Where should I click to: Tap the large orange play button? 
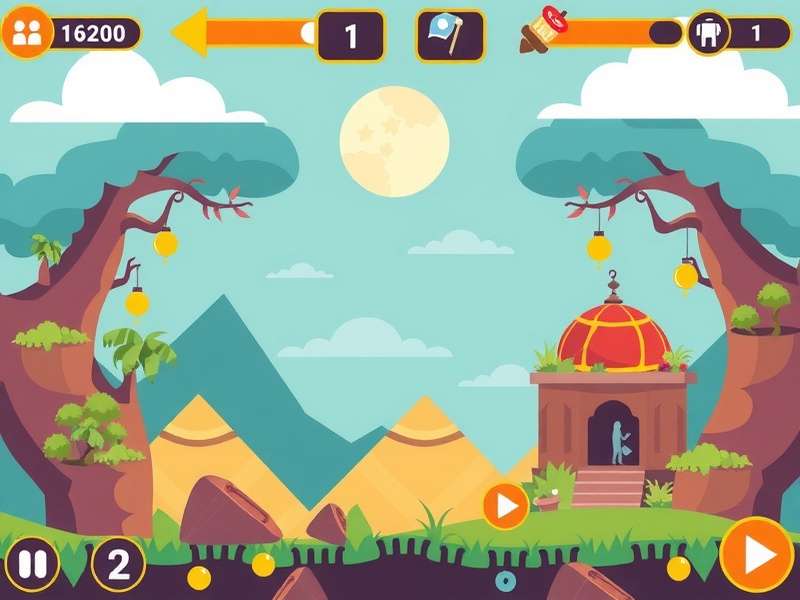(x=757, y=554)
